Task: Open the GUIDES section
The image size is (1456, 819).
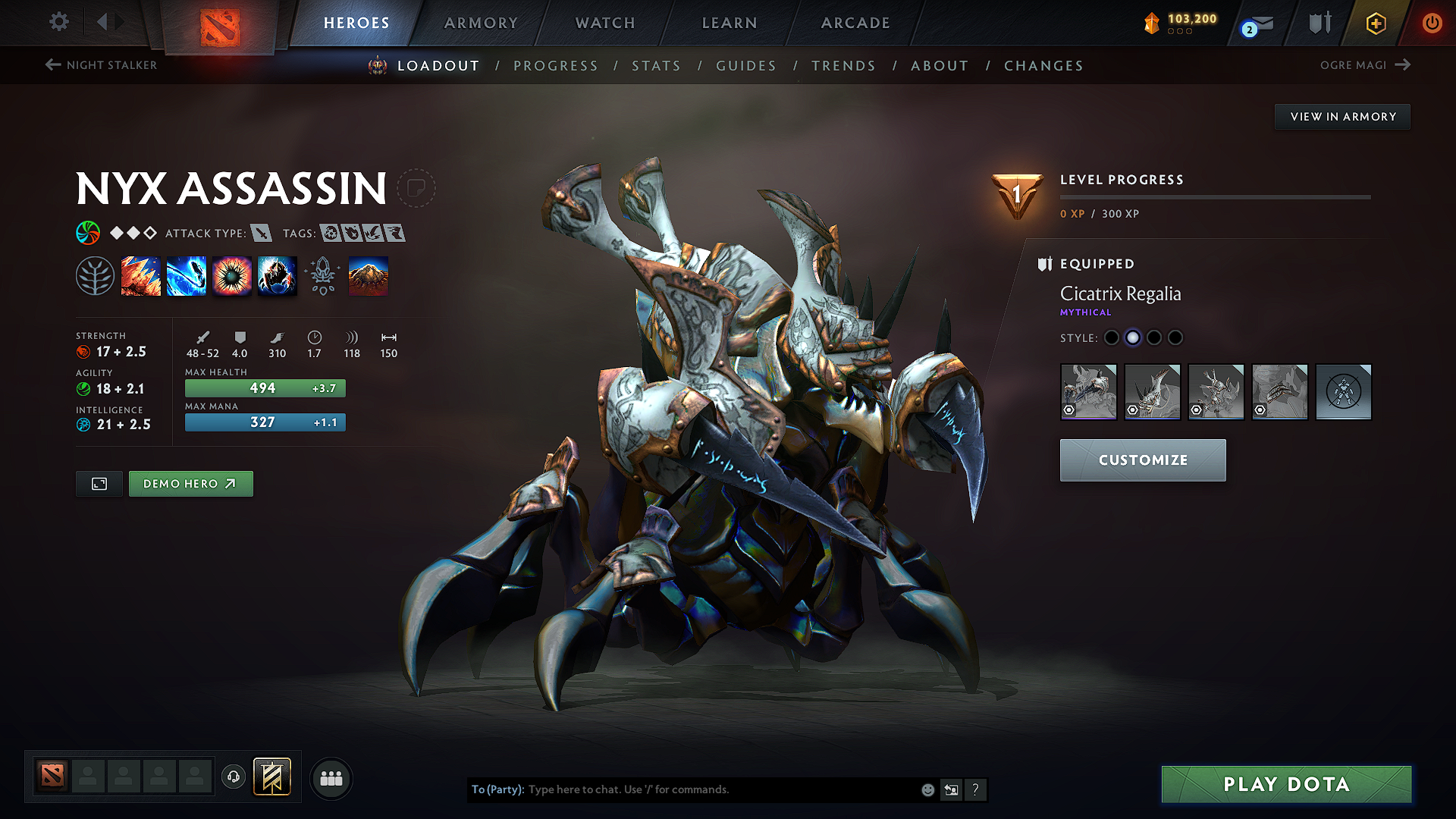Action: (745, 66)
